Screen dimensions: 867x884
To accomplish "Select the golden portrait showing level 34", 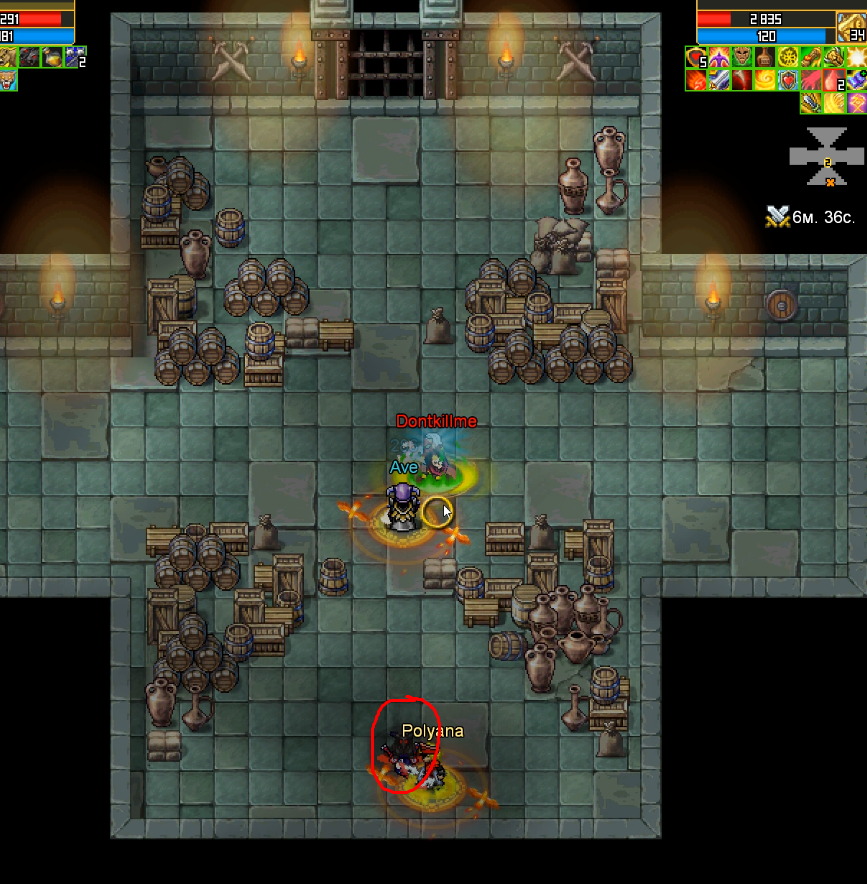I will pyautogui.click(x=850, y=27).
